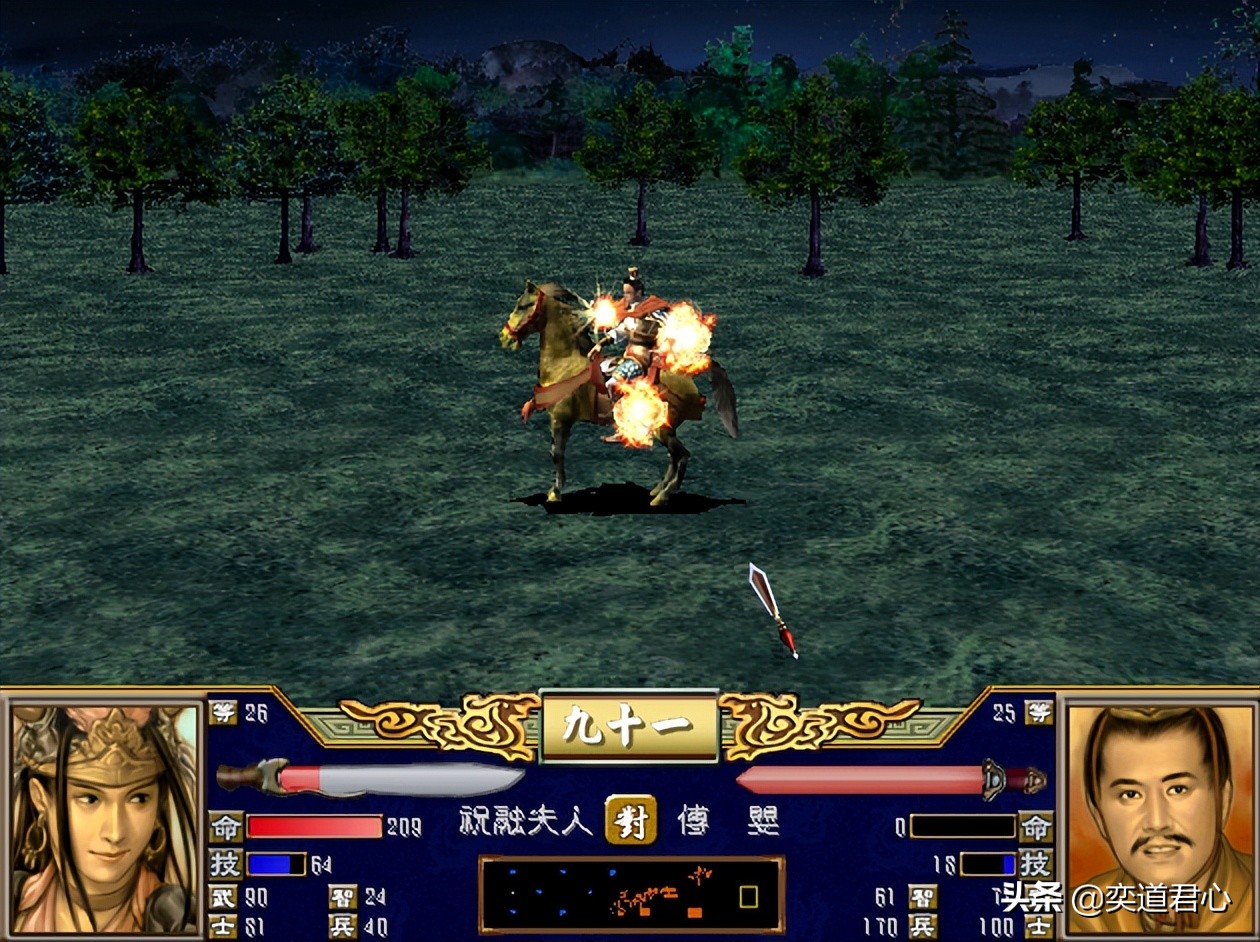Select the broadsword weapon icon
Screen dimensions: 1260x942
370,779
